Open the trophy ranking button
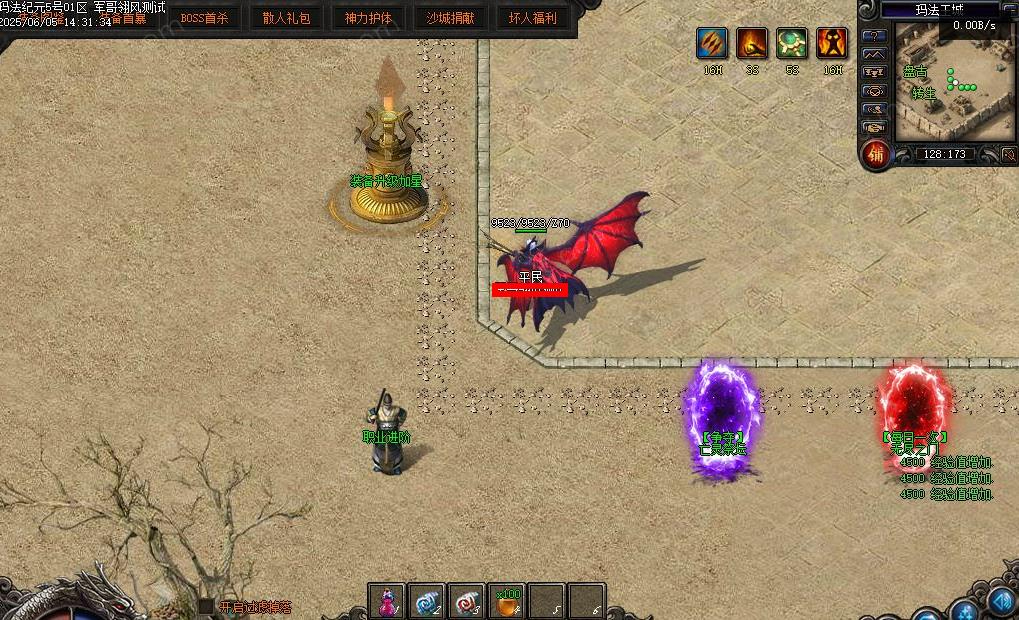Viewport: 1019px width, 620px height. 875,73
